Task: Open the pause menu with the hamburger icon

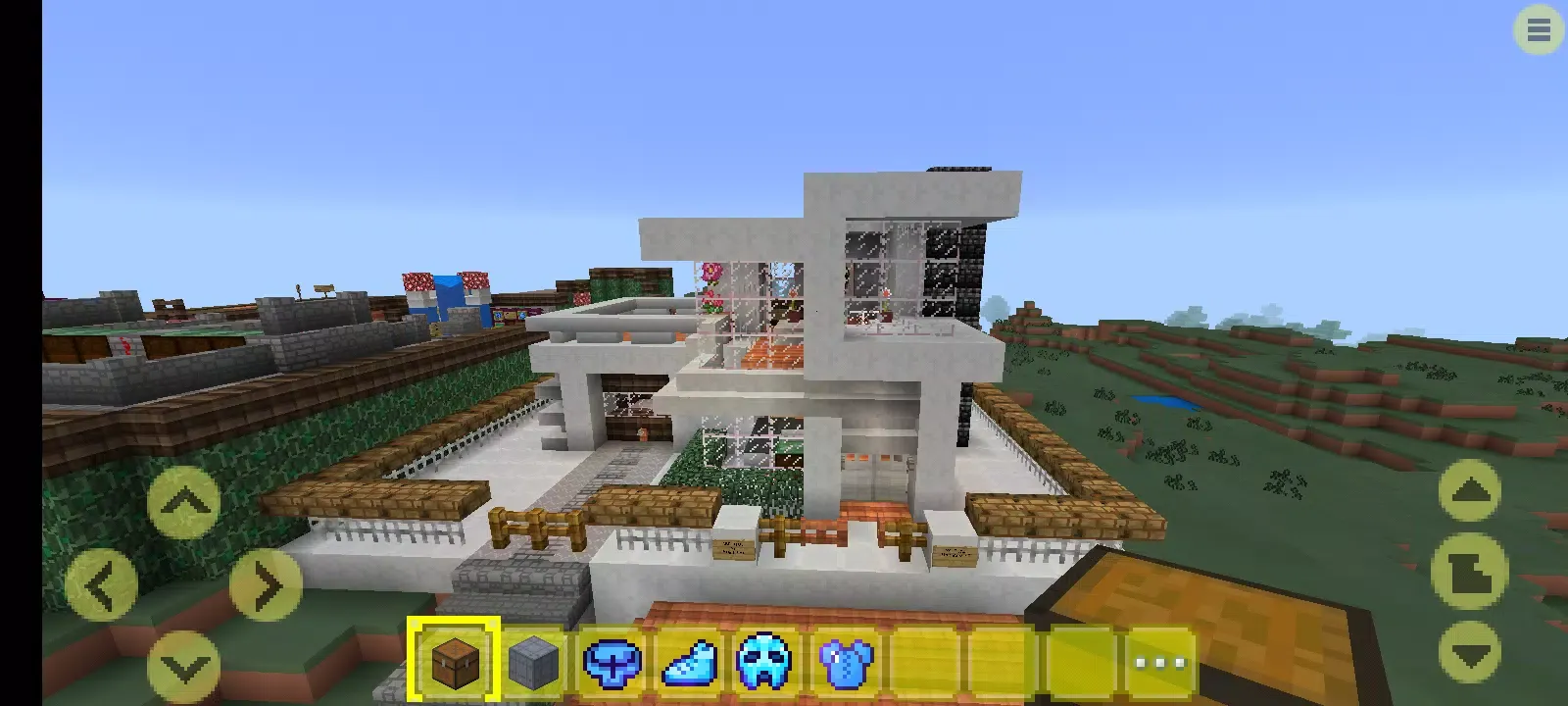Action: tap(1537, 29)
